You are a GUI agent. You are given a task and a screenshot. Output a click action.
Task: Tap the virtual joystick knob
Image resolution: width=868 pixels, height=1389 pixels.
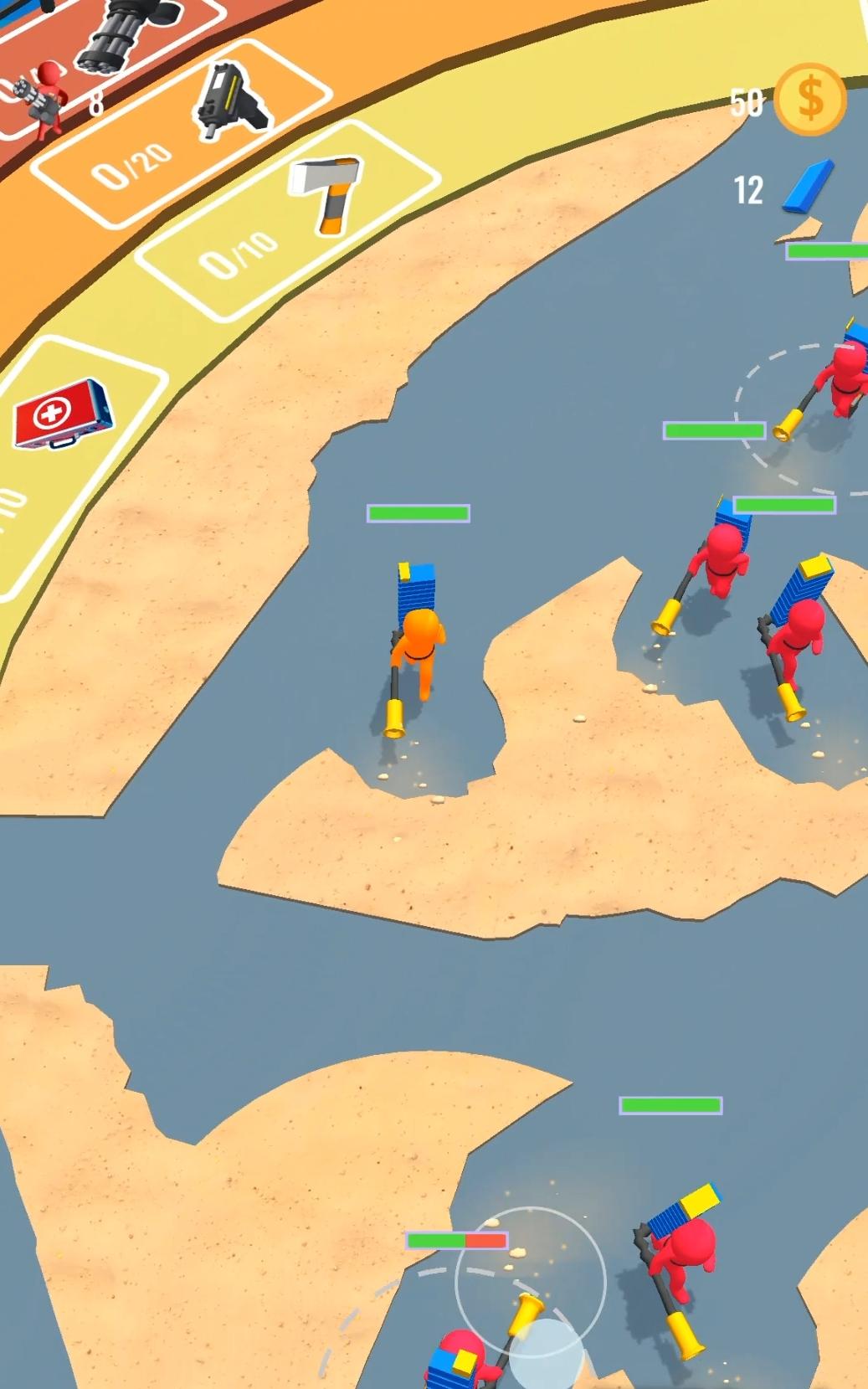(545, 1352)
